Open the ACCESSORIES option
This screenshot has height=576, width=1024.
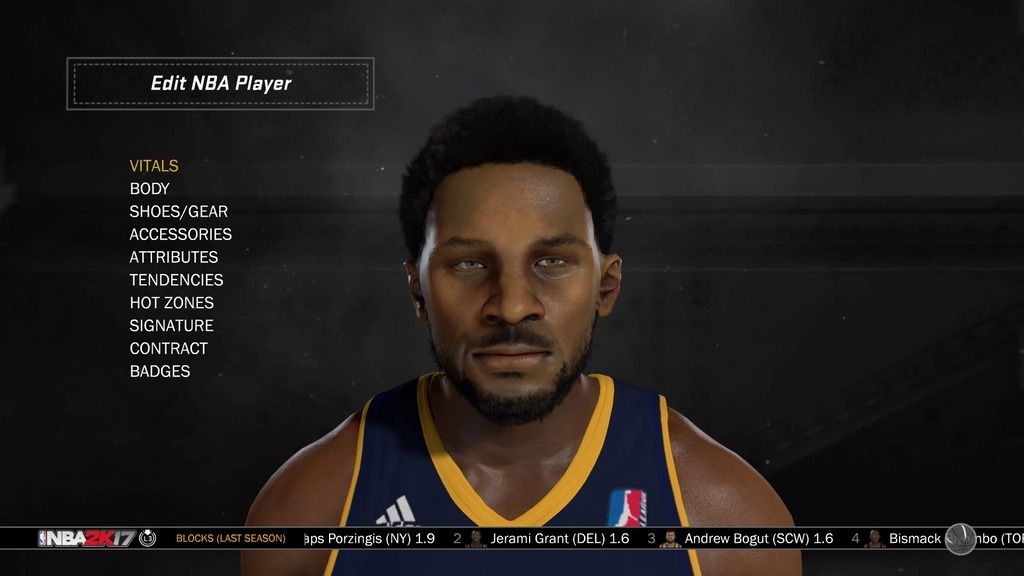pos(181,235)
